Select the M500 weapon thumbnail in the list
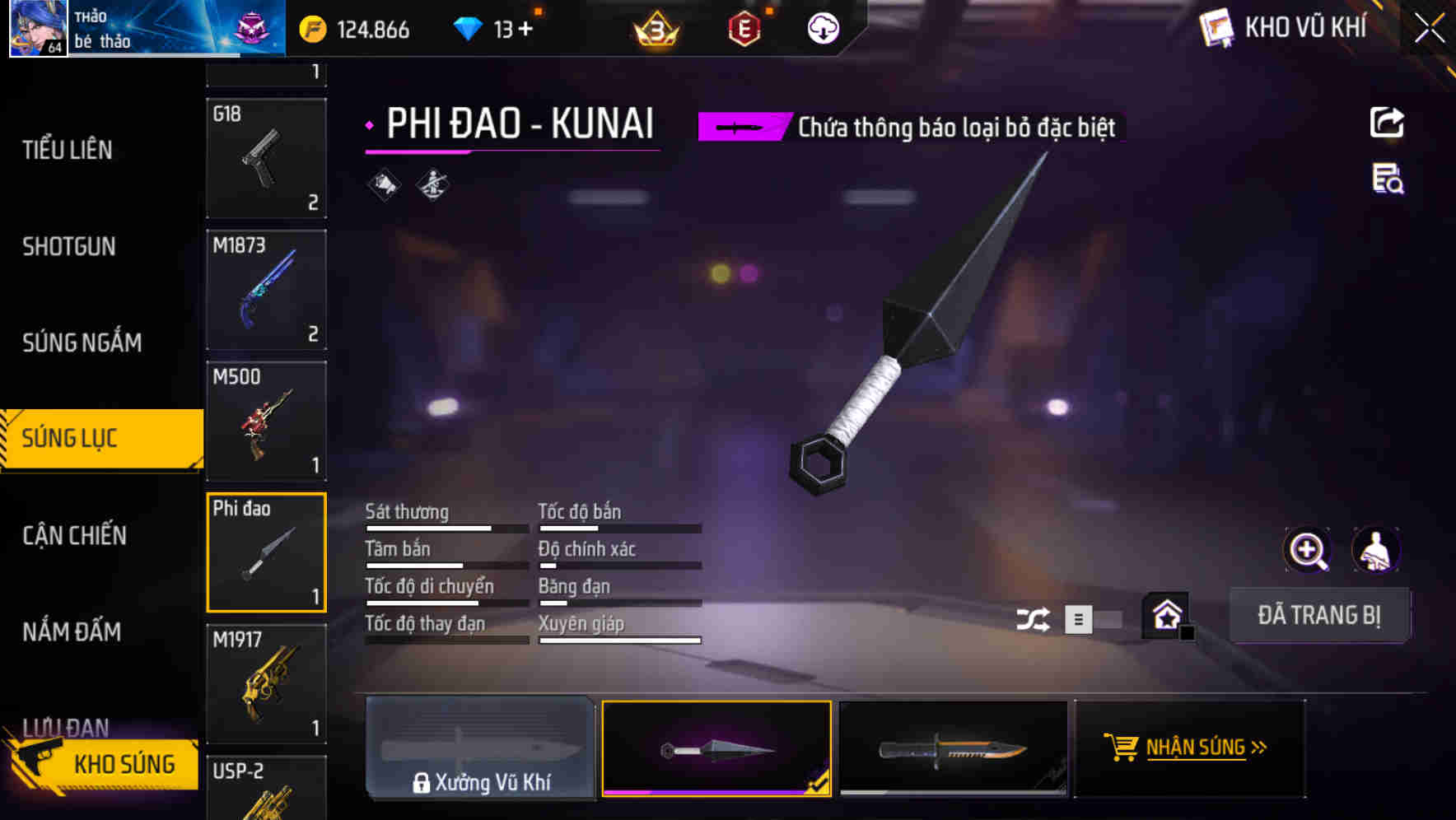Image resolution: width=1456 pixels, height=820 pixels. [x=266, y=421]
